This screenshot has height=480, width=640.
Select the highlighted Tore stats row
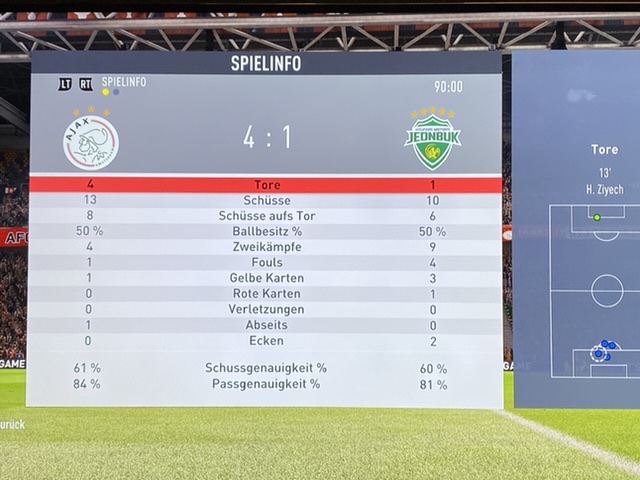(x=266, y=185)
